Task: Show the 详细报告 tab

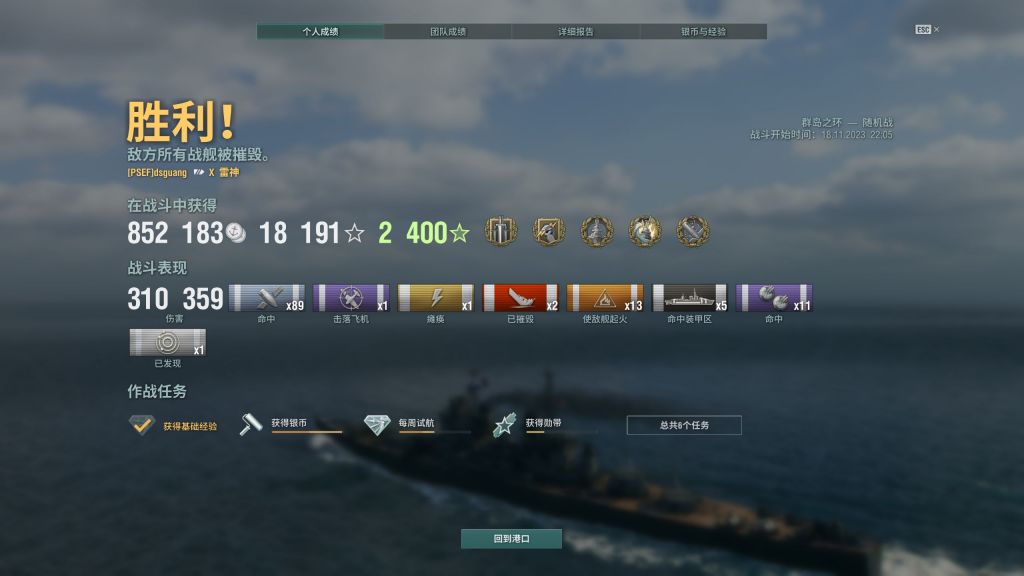Action: 575,31
